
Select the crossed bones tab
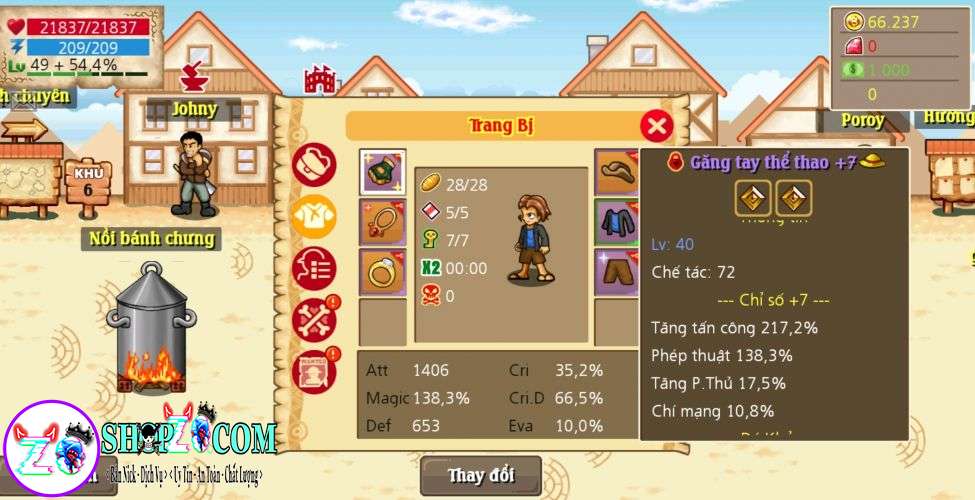(x=313, y=320)
